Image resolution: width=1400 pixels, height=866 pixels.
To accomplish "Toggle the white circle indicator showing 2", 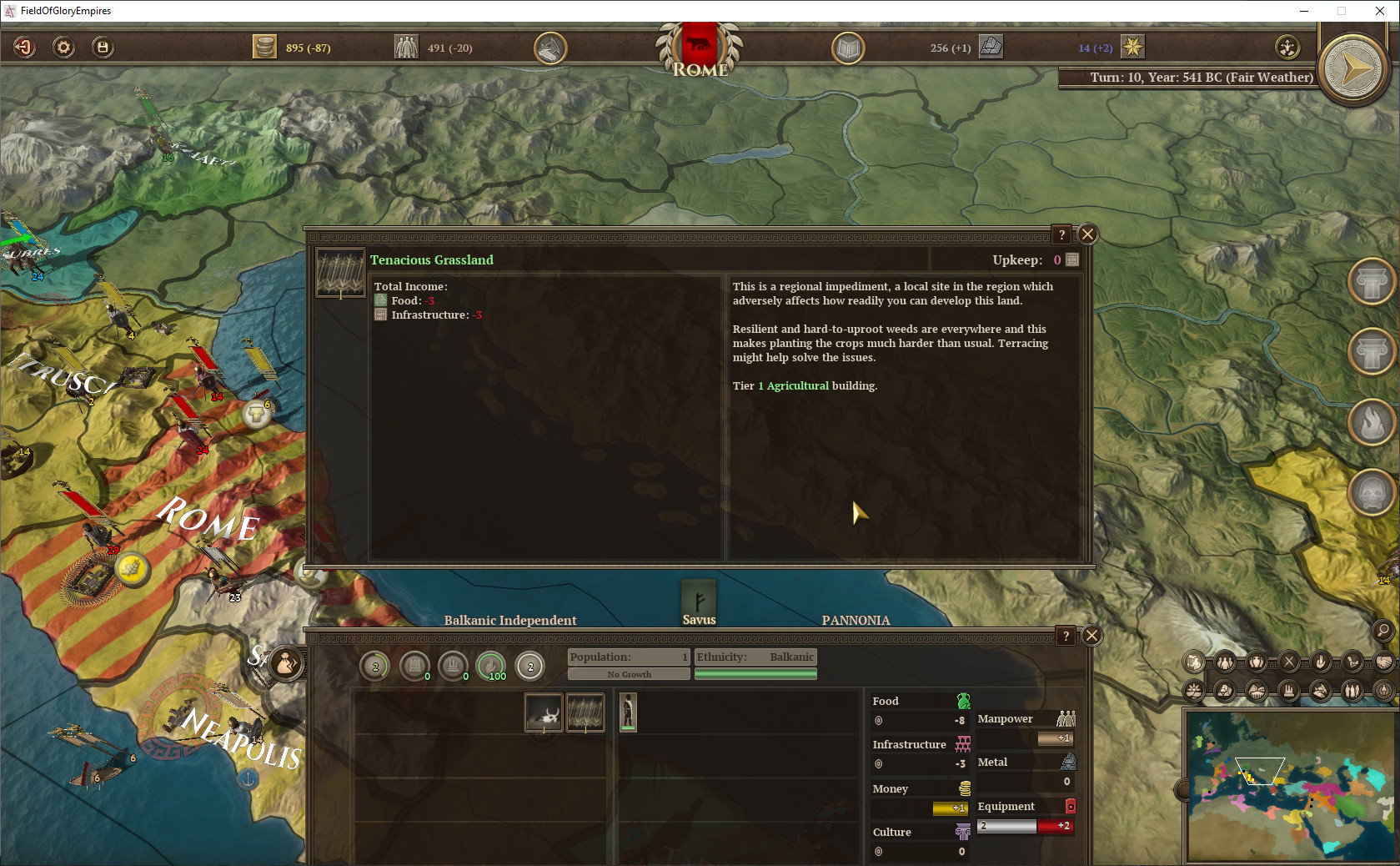I will tap(531, 667).
